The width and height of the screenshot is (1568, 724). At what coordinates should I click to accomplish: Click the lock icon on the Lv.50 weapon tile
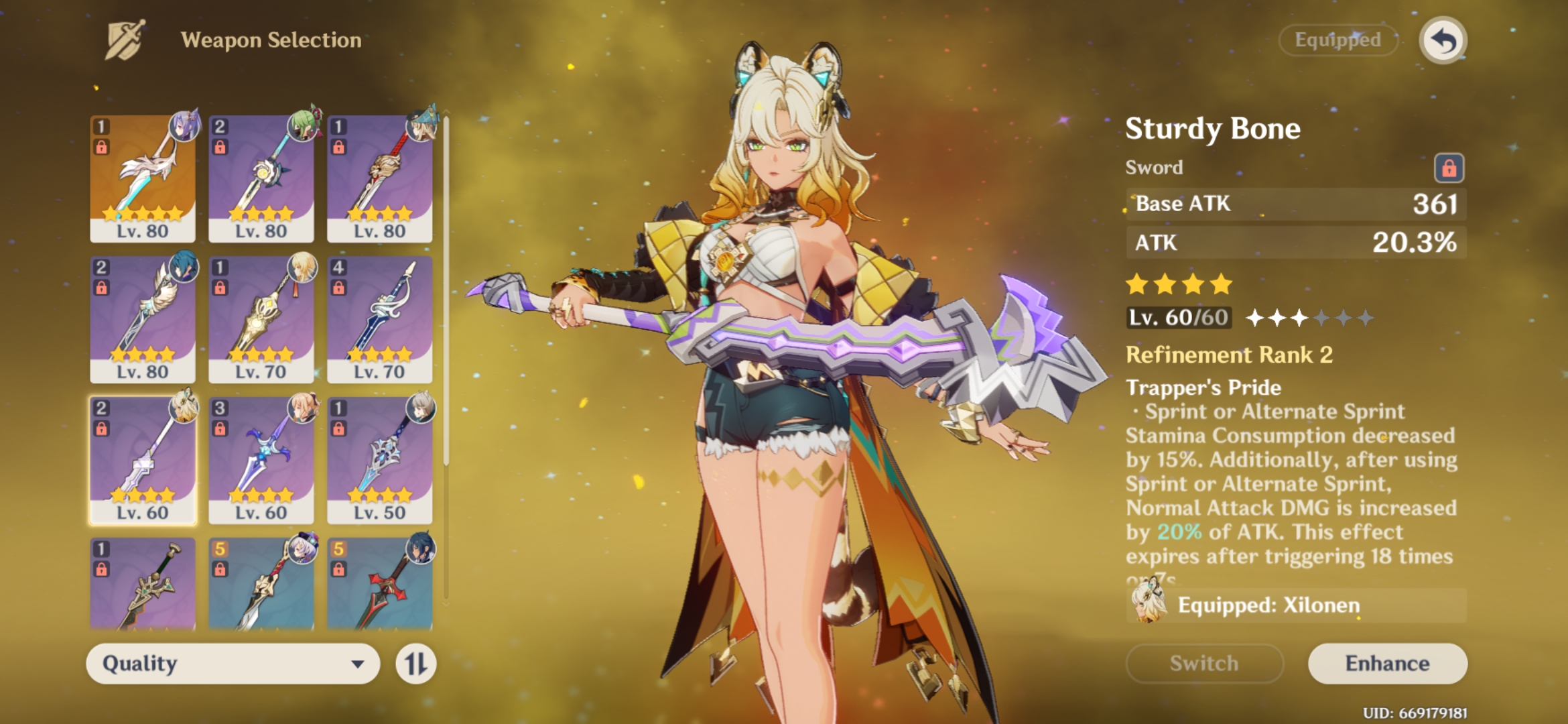(338, 428)
